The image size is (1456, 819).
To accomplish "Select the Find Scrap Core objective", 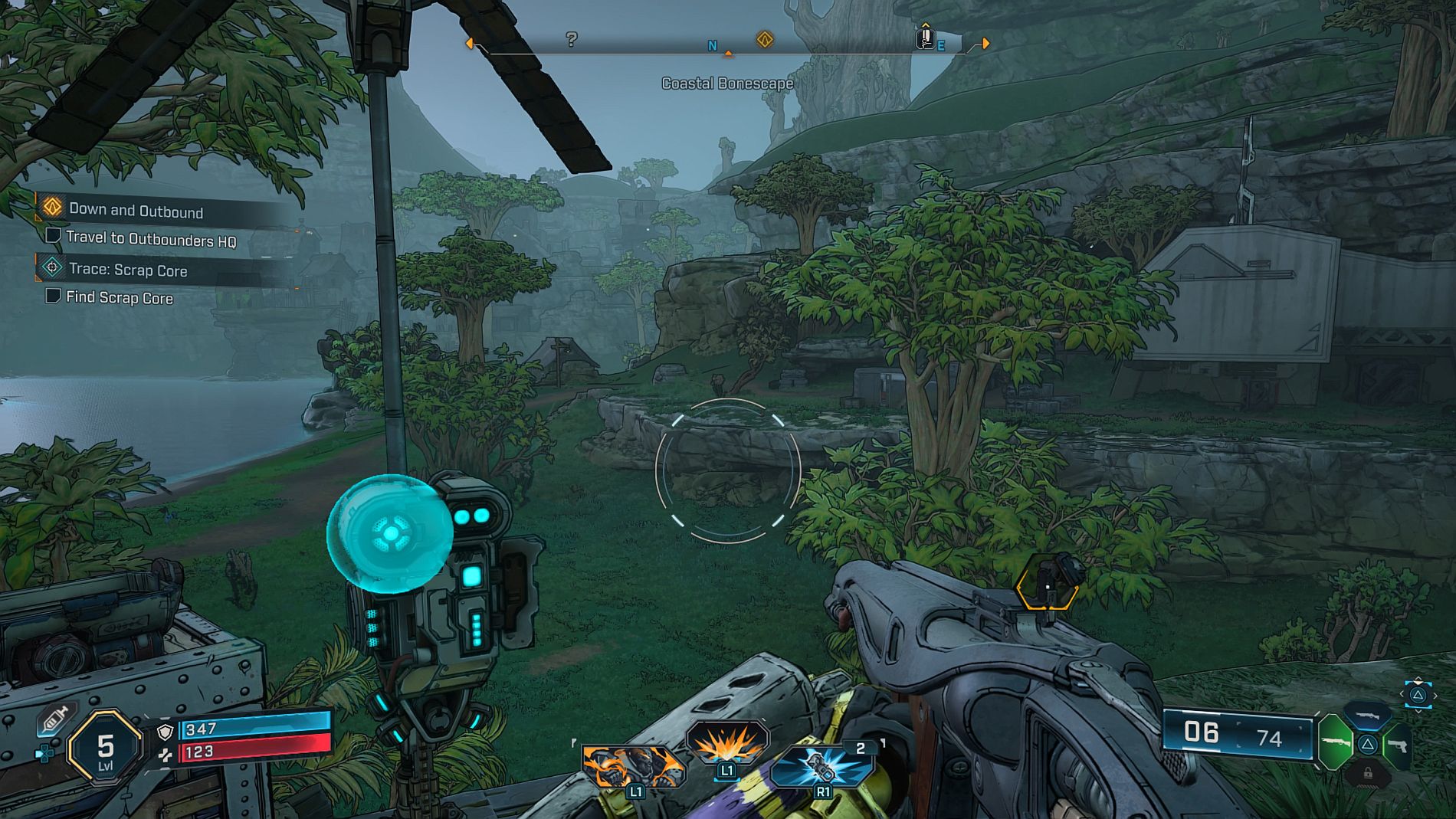I will pos(119,297).
